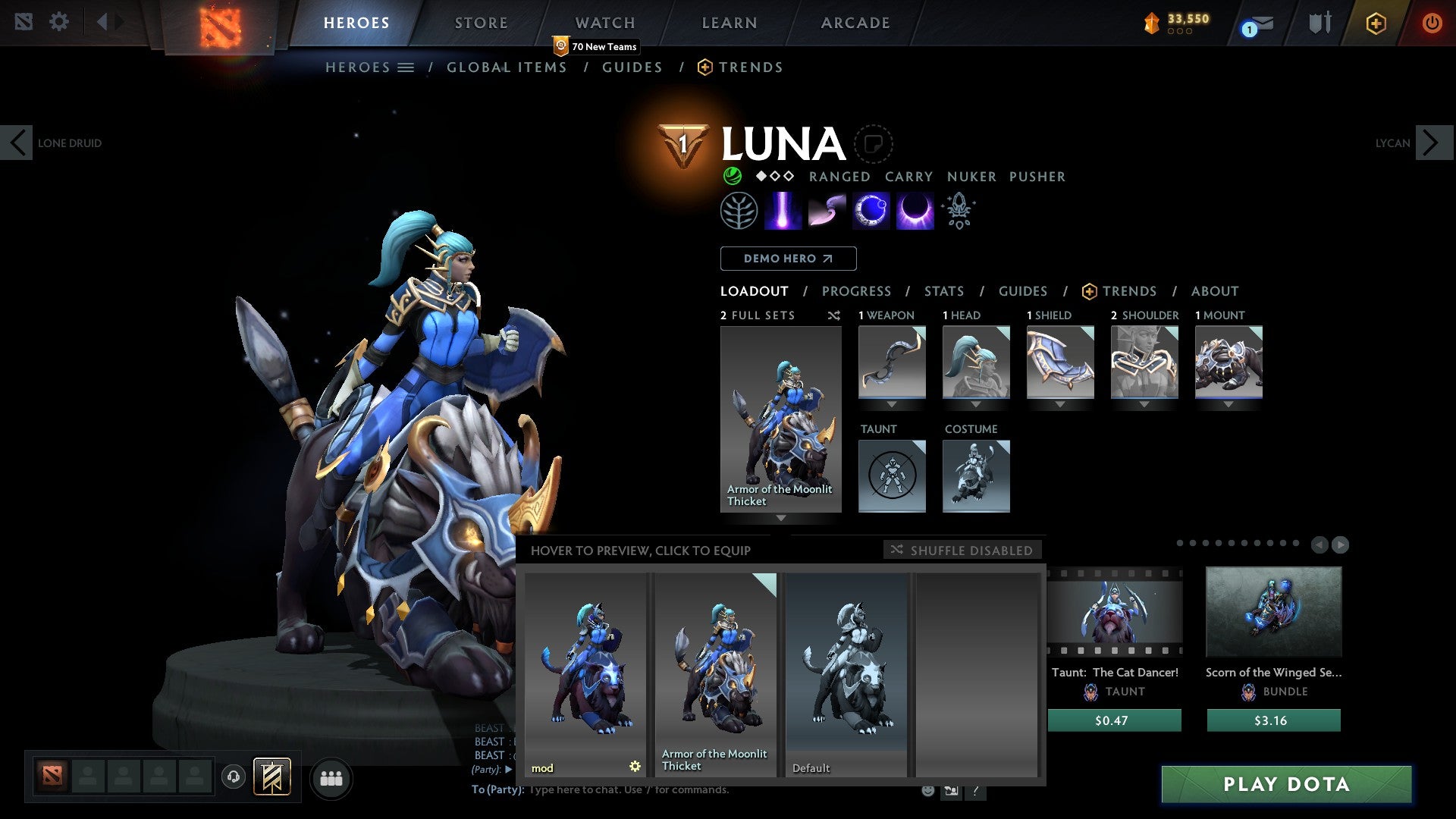Go to next hero Lycan

click(x=1432, y=143)
